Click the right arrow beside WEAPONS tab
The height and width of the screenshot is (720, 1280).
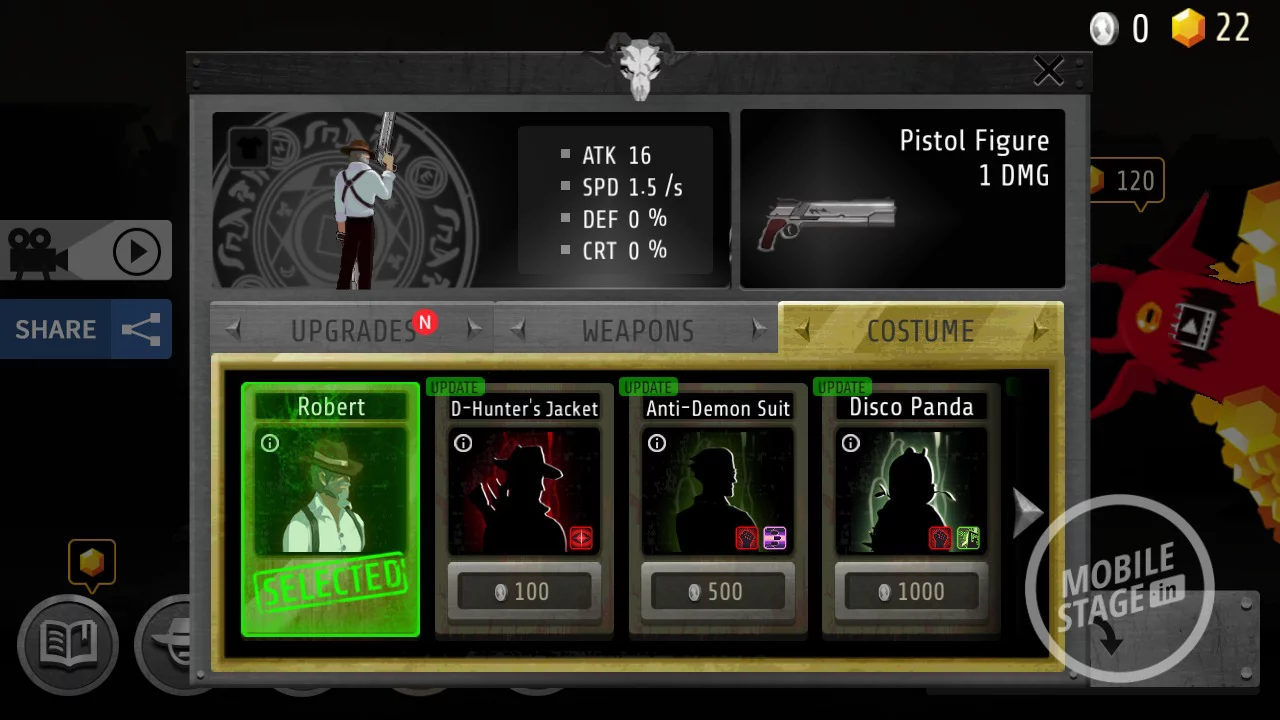coord(759,330)
